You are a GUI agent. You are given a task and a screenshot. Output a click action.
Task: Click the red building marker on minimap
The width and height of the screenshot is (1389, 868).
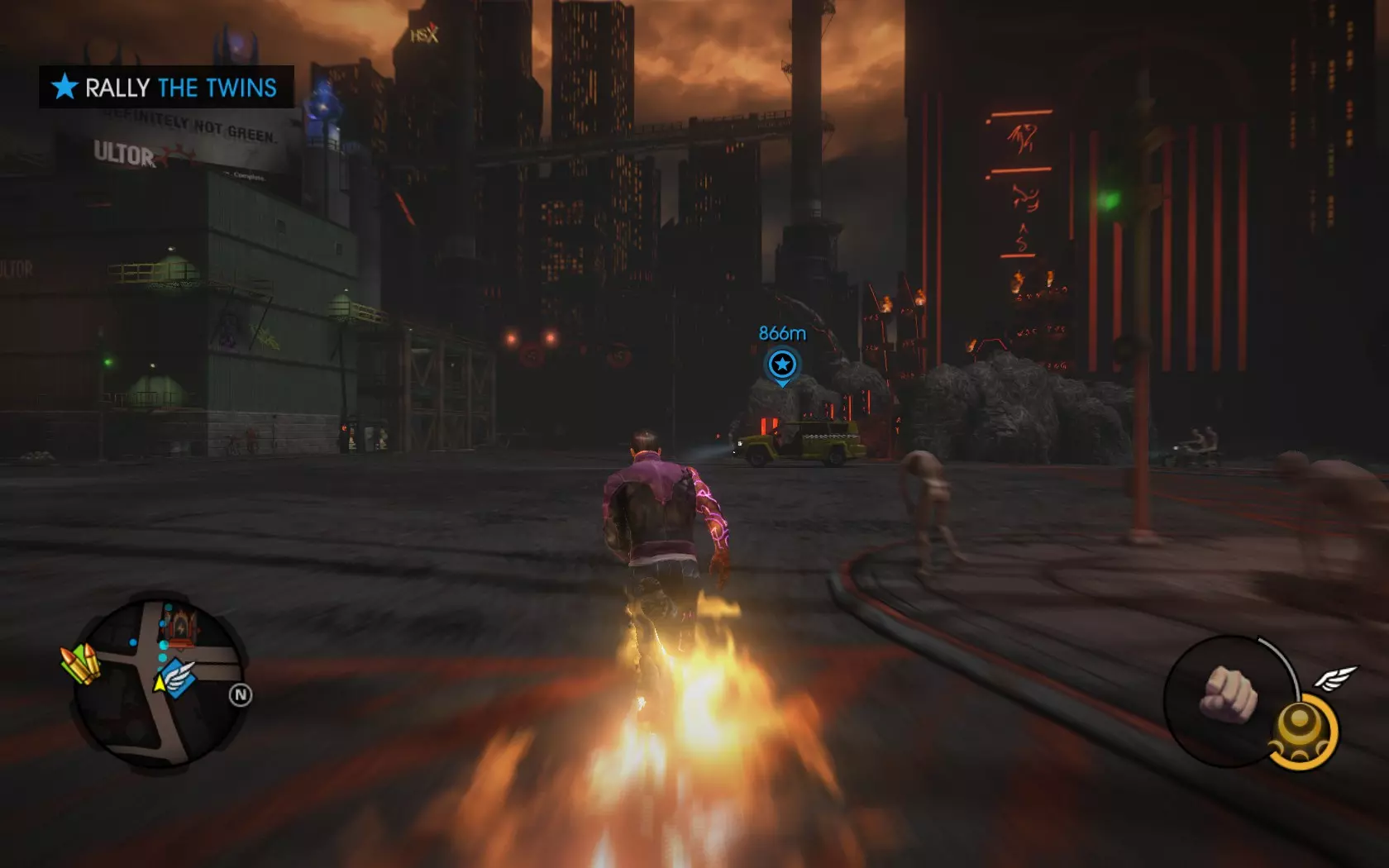(184, 627)
